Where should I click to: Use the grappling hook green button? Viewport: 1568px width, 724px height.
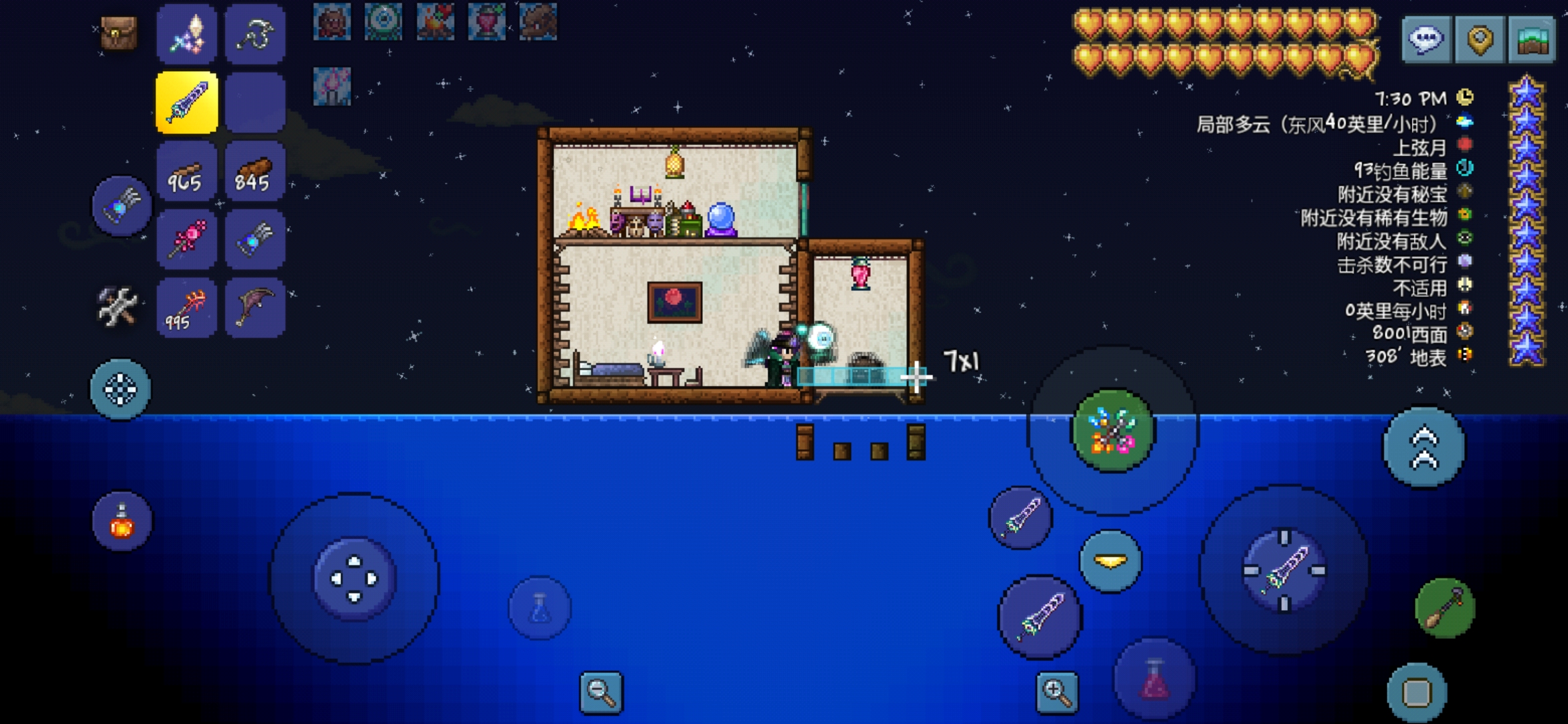[1445, 608]
